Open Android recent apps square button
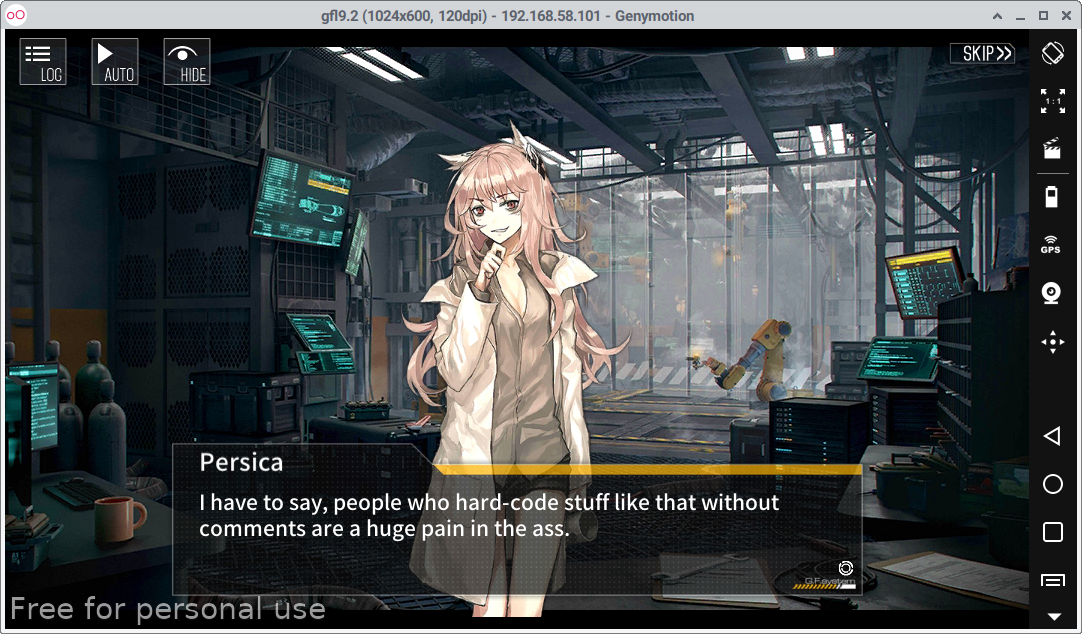This screenshot has width=1082, height=634. [1052, 532]
